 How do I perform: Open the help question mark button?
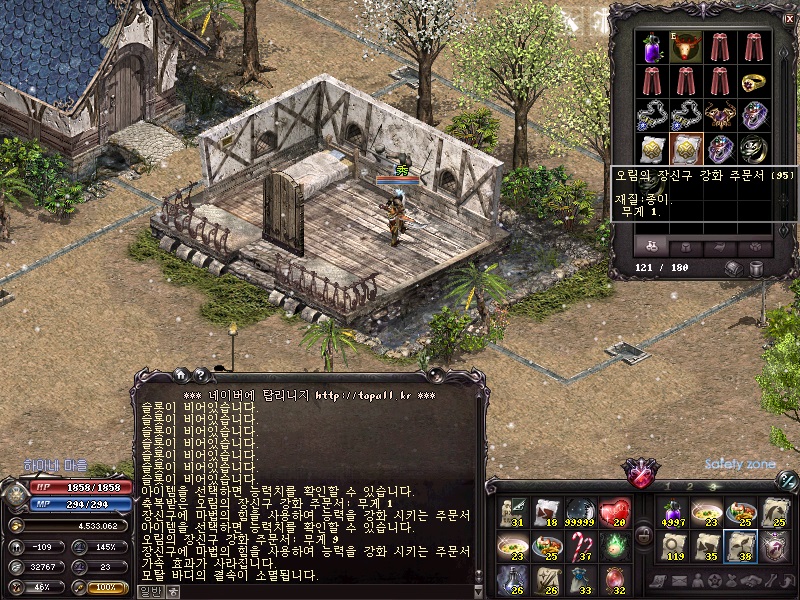click(x=200, y=375)
